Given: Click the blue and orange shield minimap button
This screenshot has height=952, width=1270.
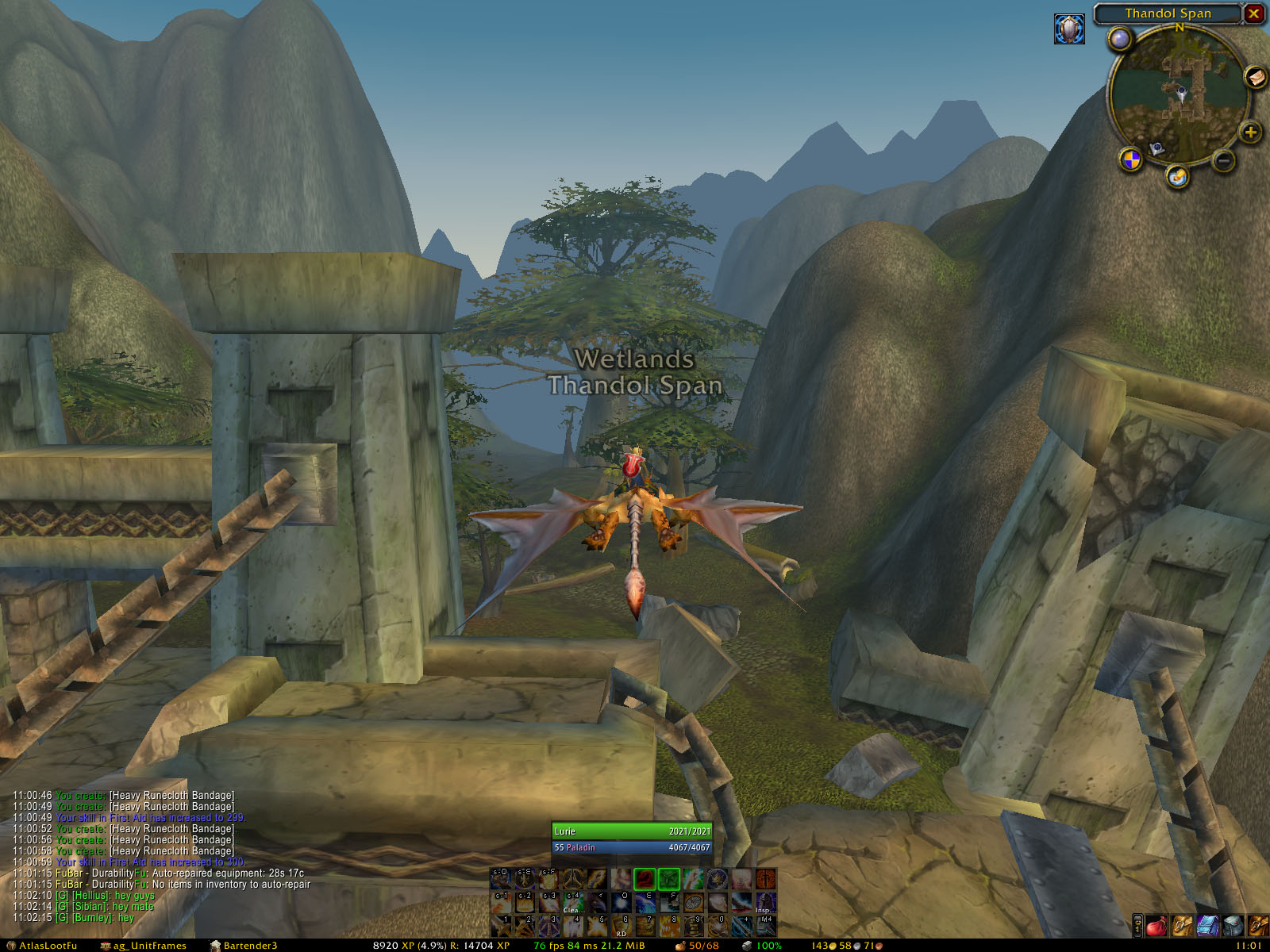Looking at the screenshot, I should click(1130, 159).
